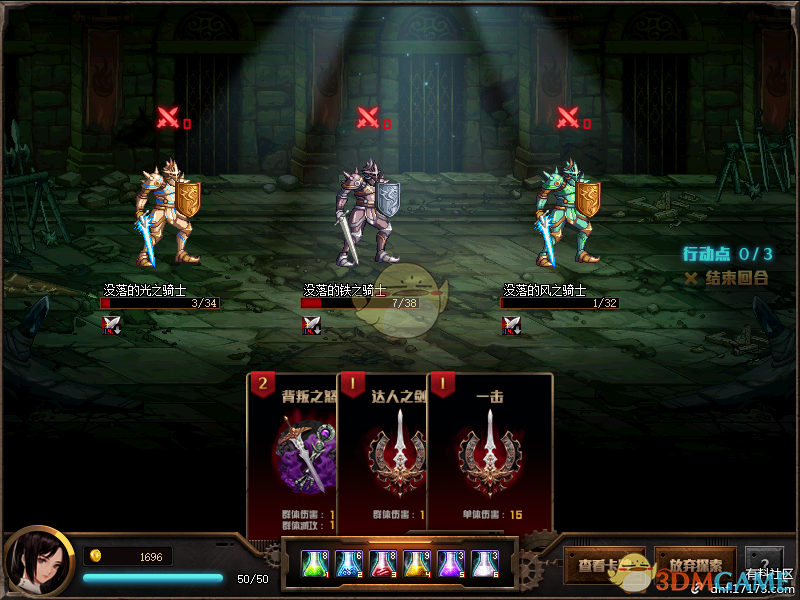
Task: Use the blue potion in slot 2
Action: (349, 564)
